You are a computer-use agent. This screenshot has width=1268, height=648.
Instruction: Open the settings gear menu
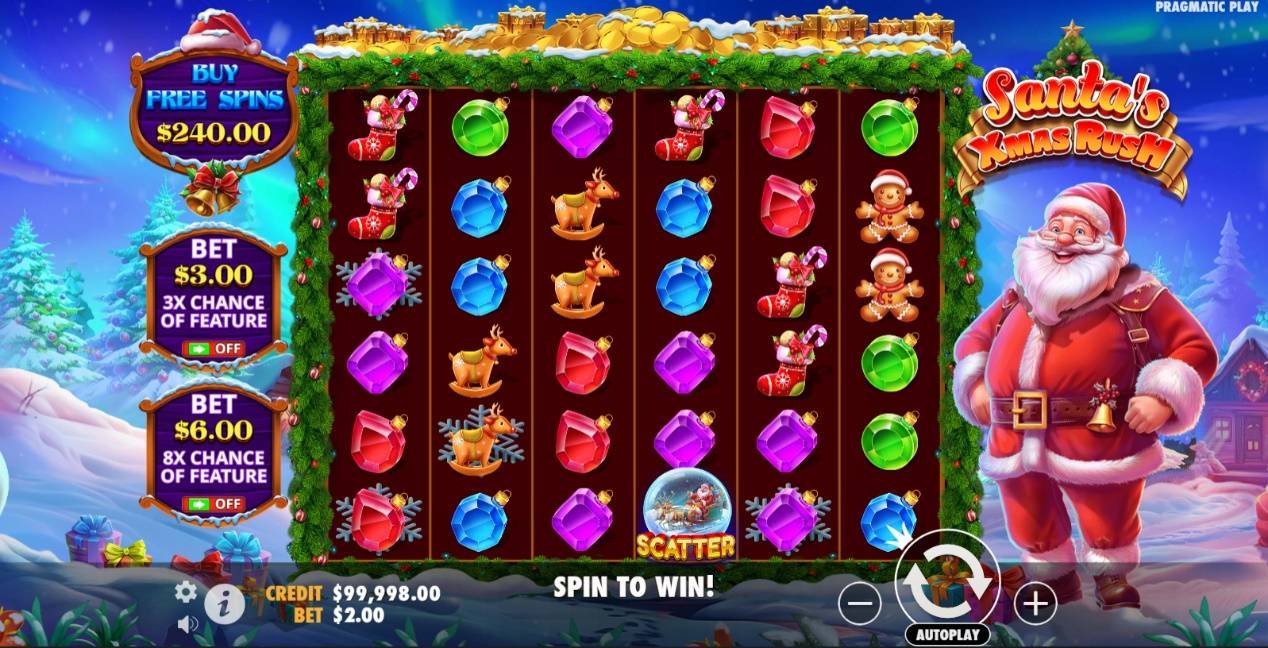tap(186, 592)
